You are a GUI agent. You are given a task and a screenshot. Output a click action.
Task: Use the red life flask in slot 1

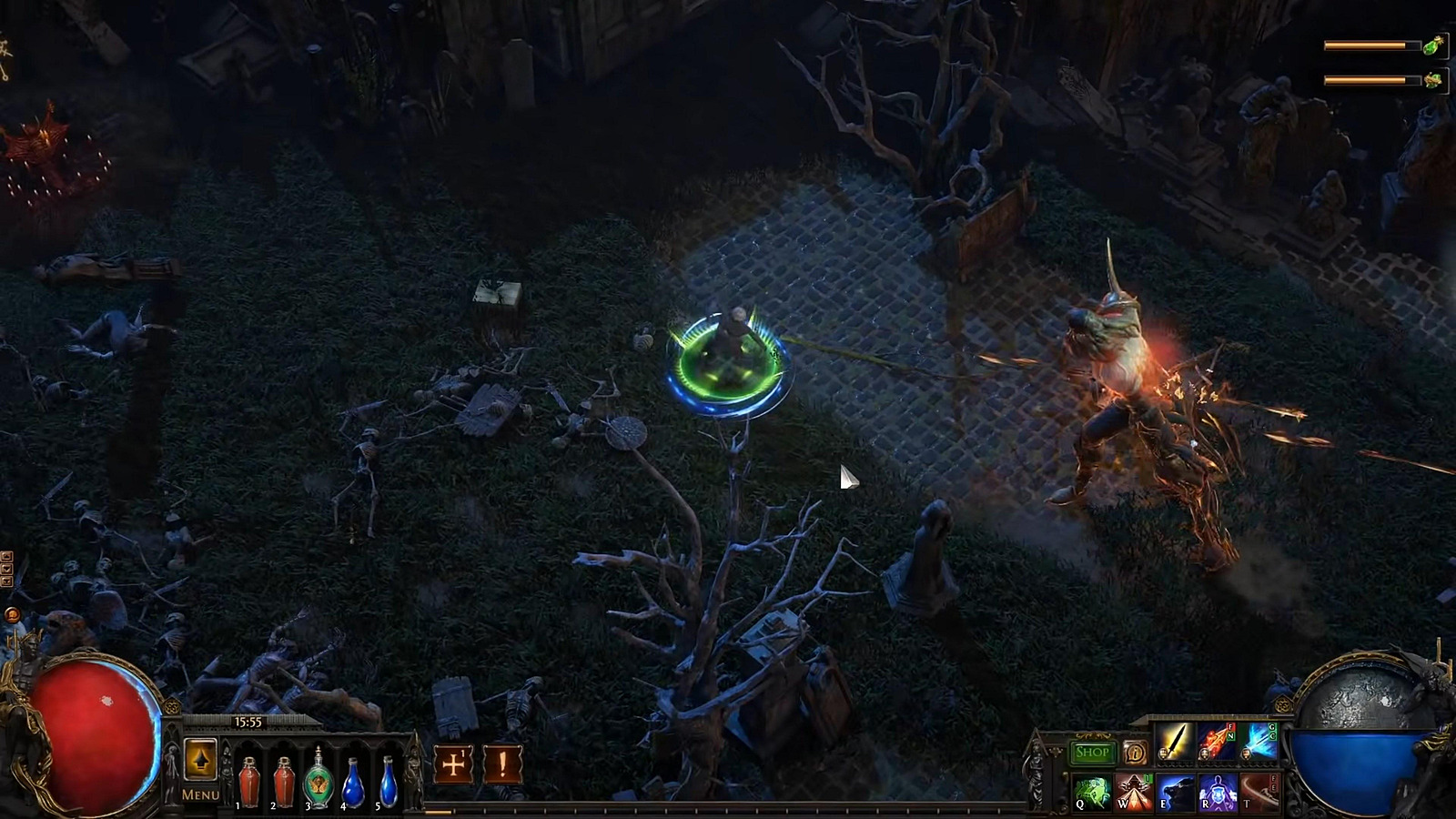(248, 782)
